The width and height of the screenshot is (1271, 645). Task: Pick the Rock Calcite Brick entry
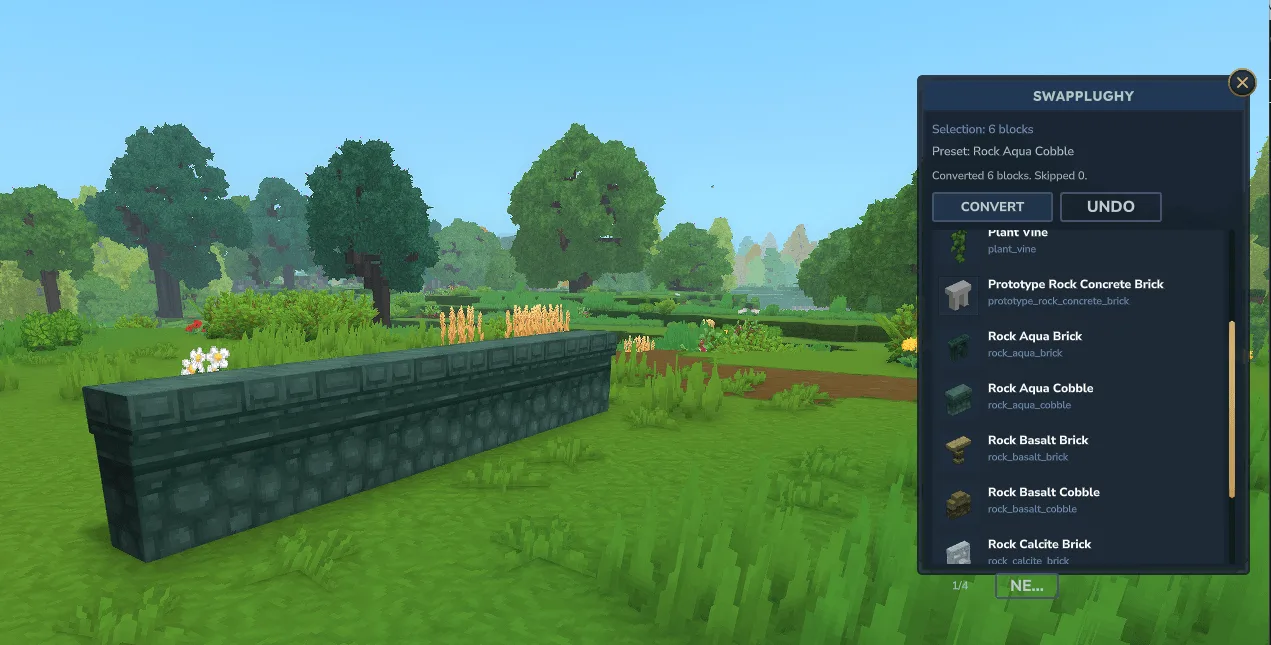pyautogui.click(x=1039, y=550)
